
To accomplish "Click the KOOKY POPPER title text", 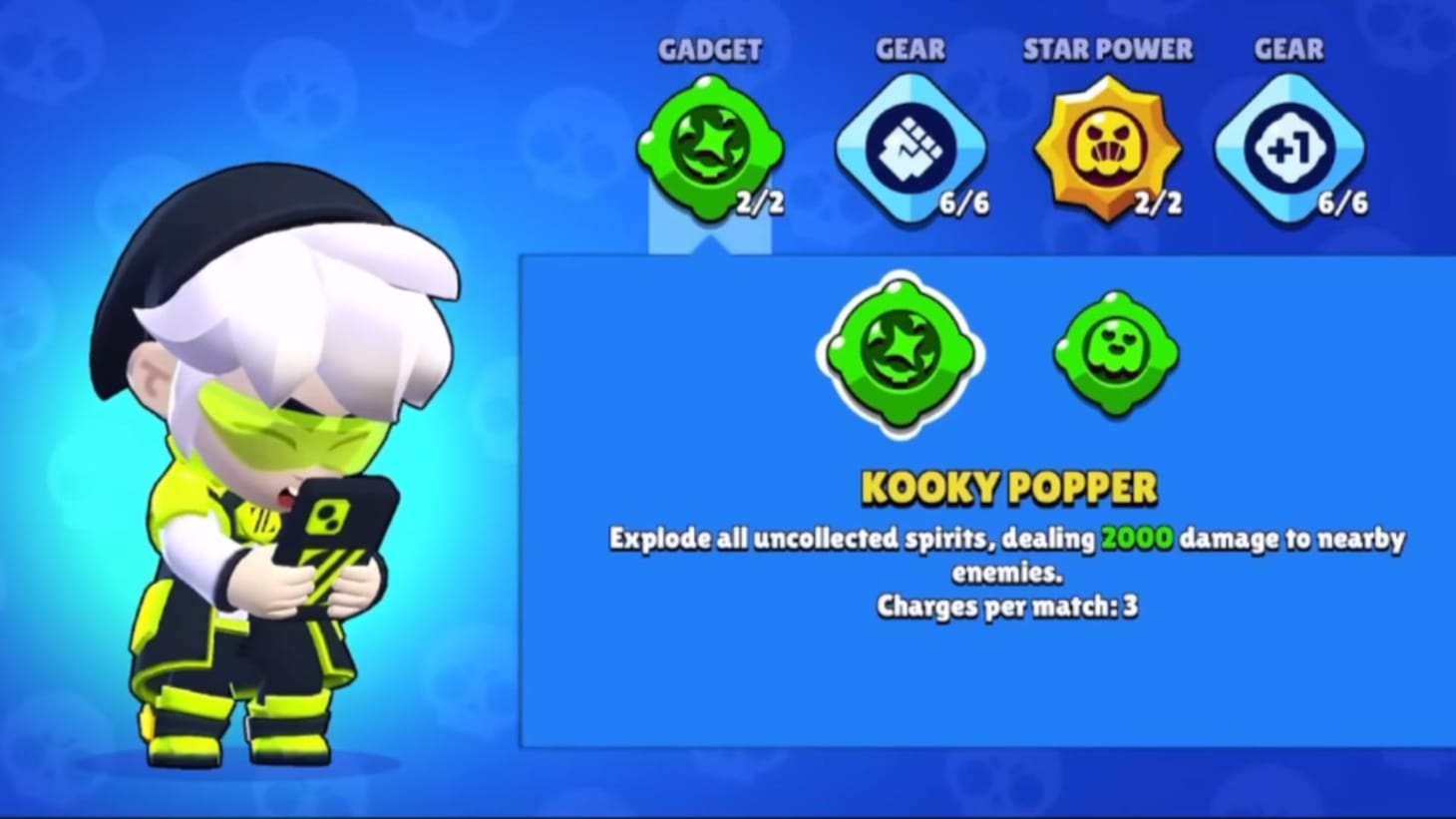I will (x=1007, y=486).
